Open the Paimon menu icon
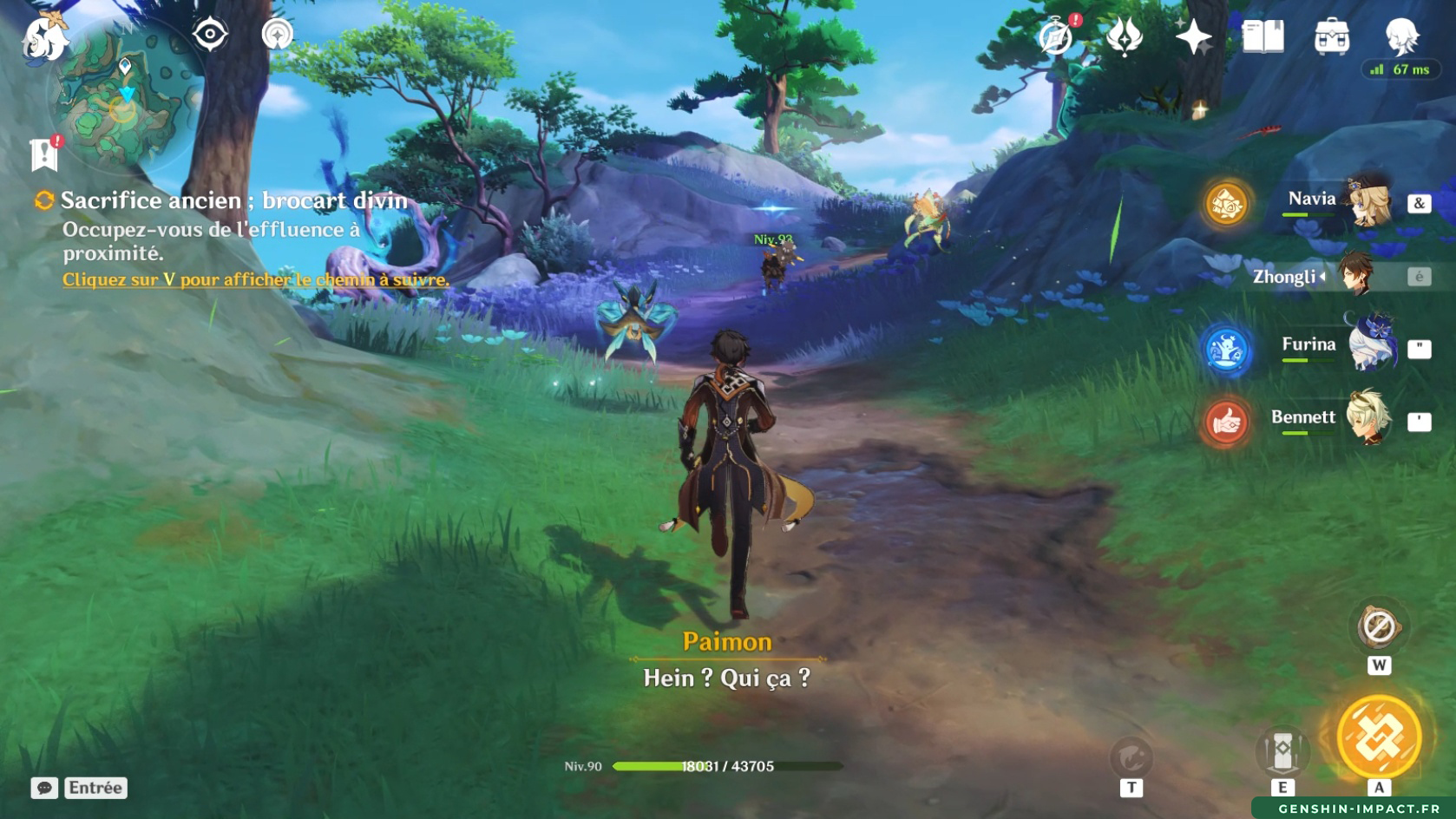The image size is (1456, 819). [x=43, y=39]
